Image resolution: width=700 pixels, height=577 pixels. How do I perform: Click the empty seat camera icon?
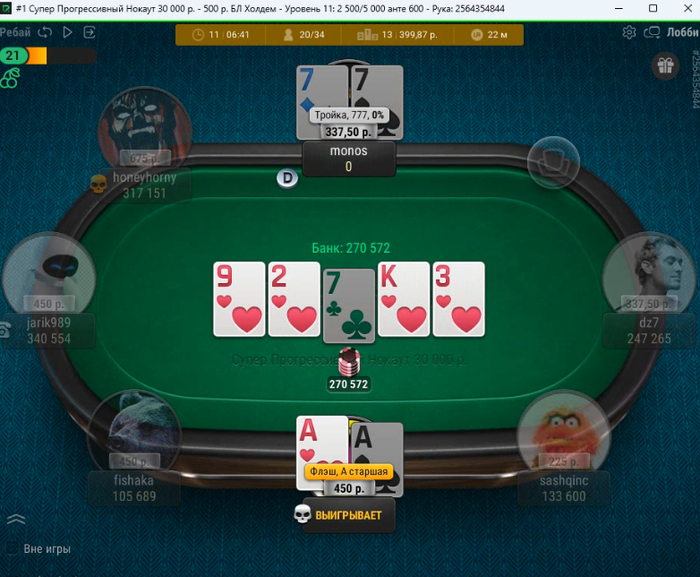[x=553, y=159]
